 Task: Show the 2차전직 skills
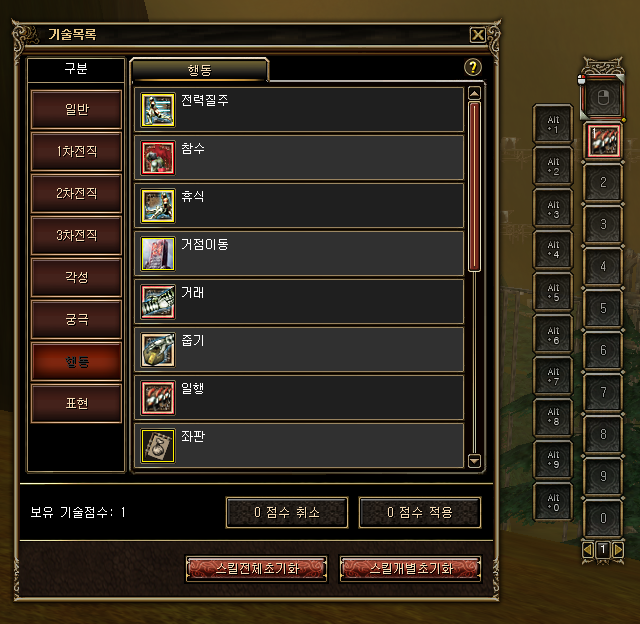(76, 193)
